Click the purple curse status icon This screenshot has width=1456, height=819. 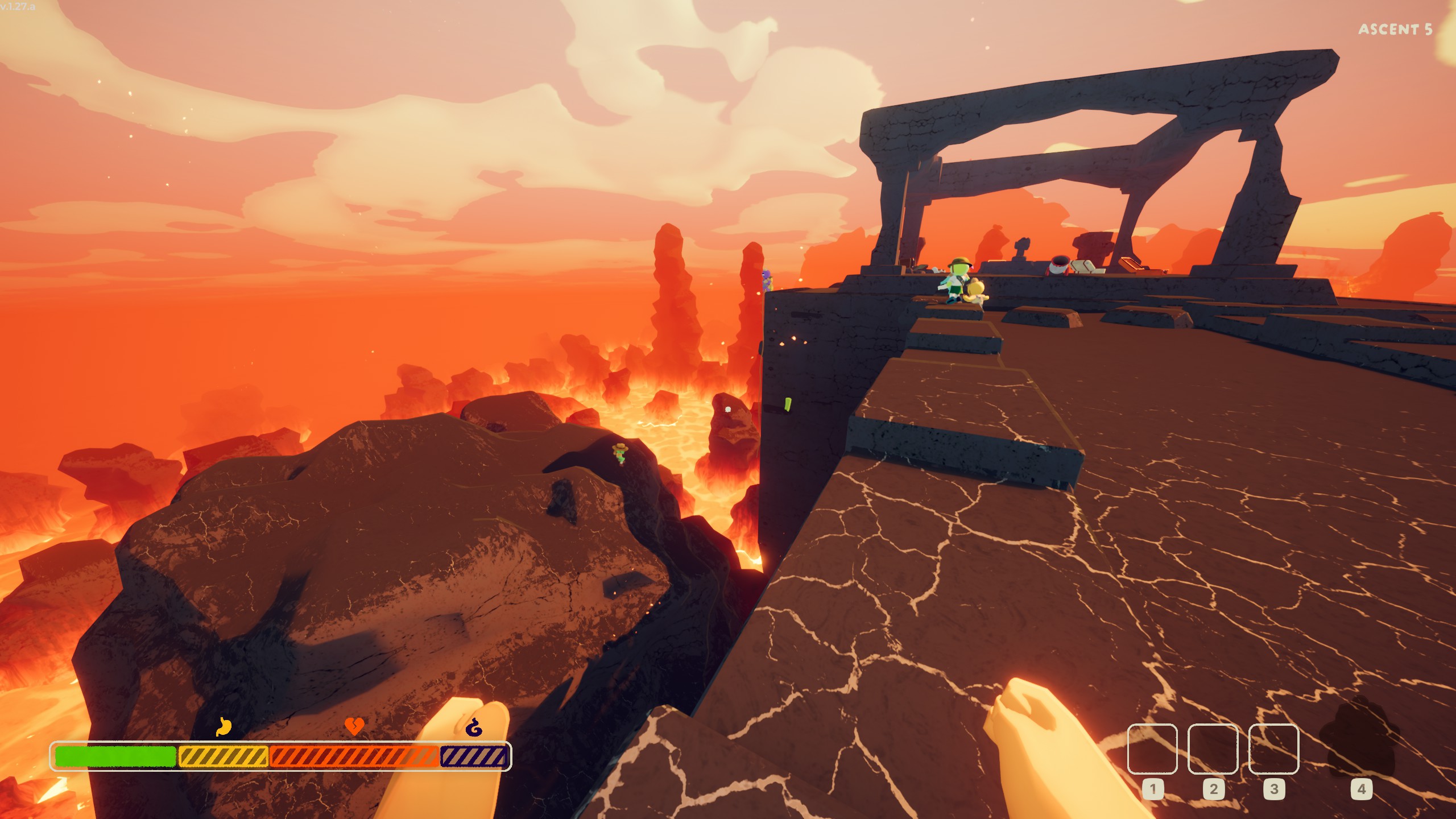pos(474,727)
